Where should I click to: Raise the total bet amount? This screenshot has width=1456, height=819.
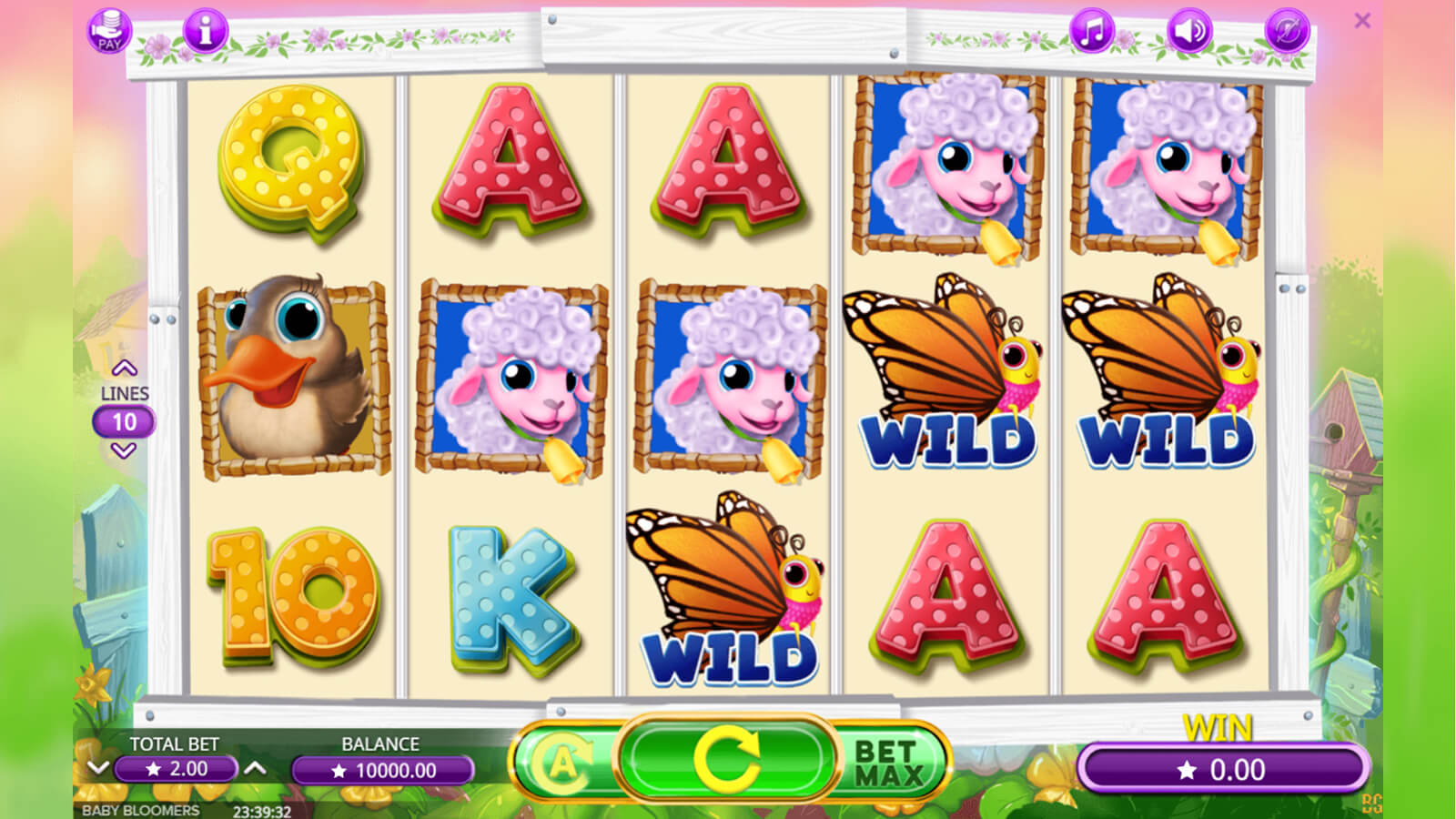click(x=256, y=769)
